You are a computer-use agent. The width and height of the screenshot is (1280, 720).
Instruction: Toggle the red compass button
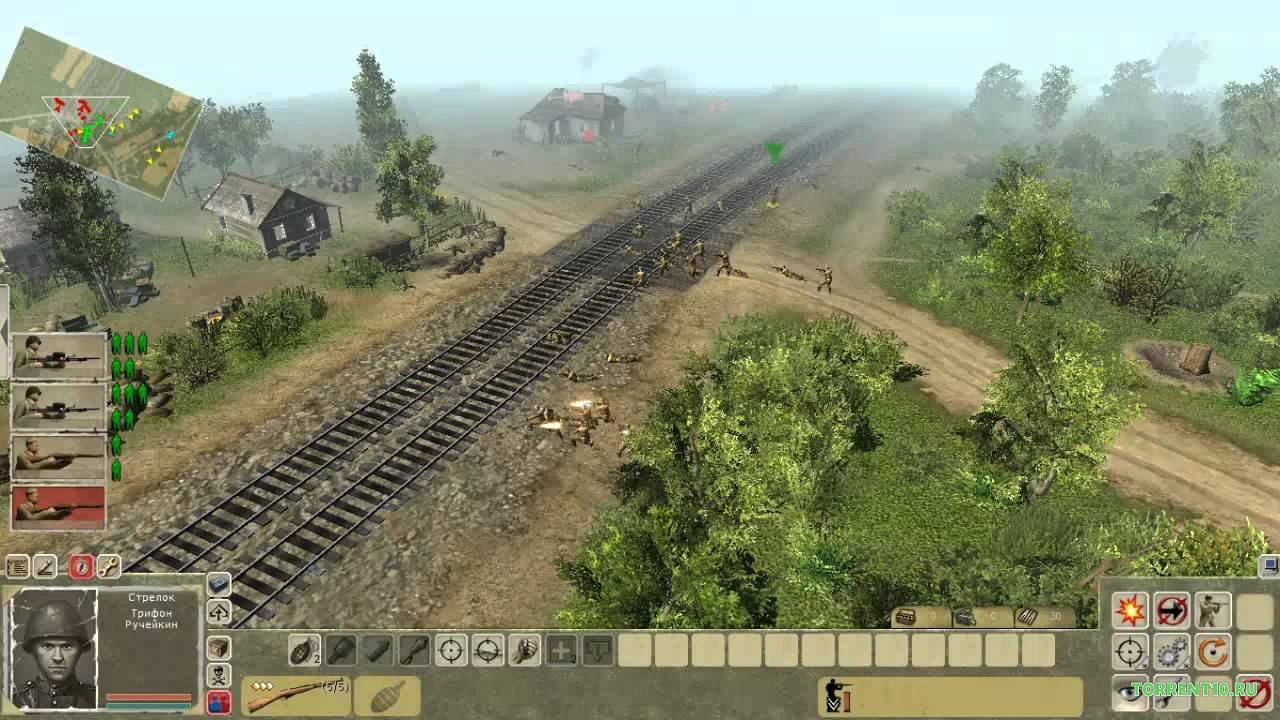coord(81,567)
